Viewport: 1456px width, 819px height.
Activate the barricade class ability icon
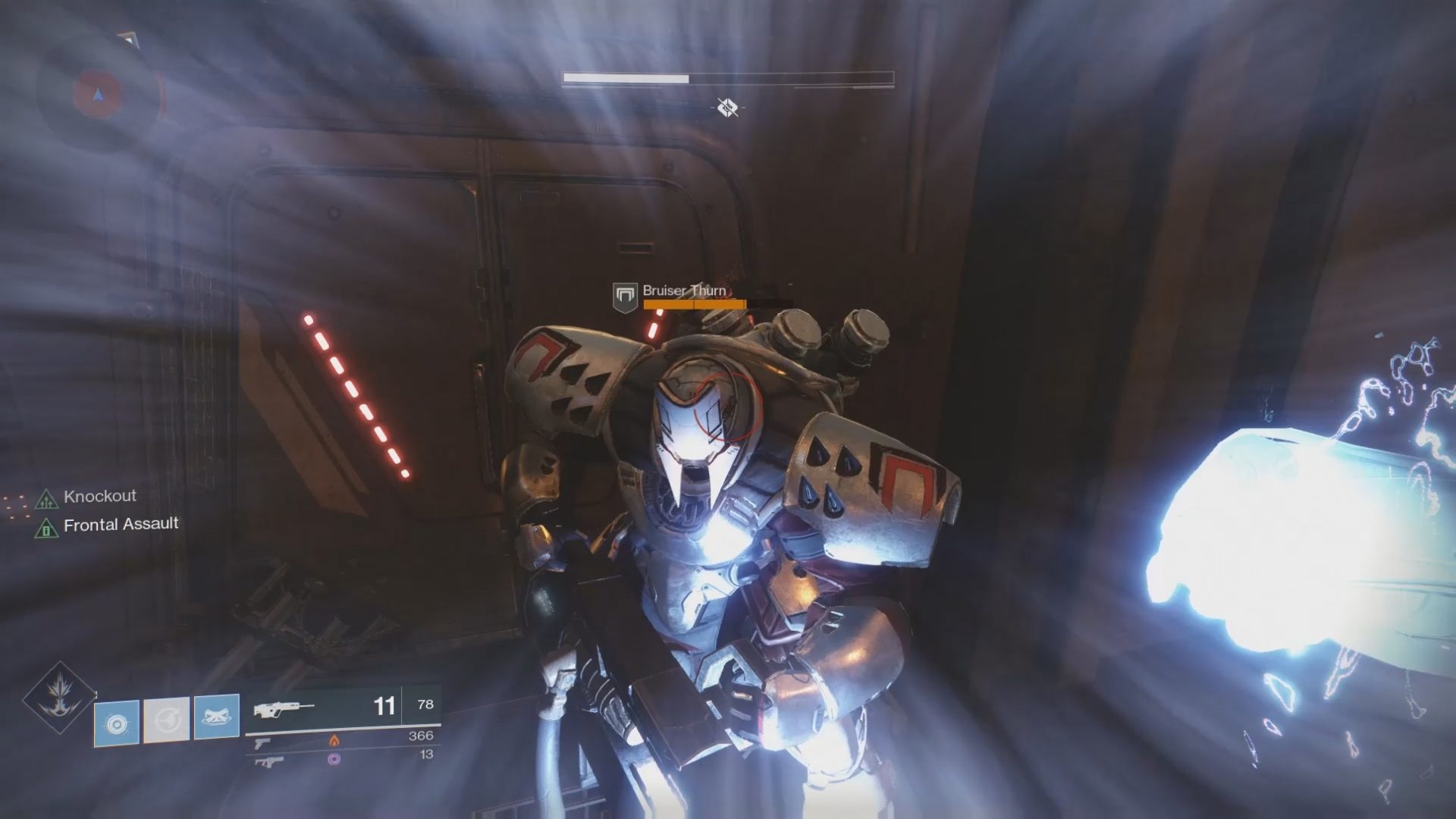216,717
